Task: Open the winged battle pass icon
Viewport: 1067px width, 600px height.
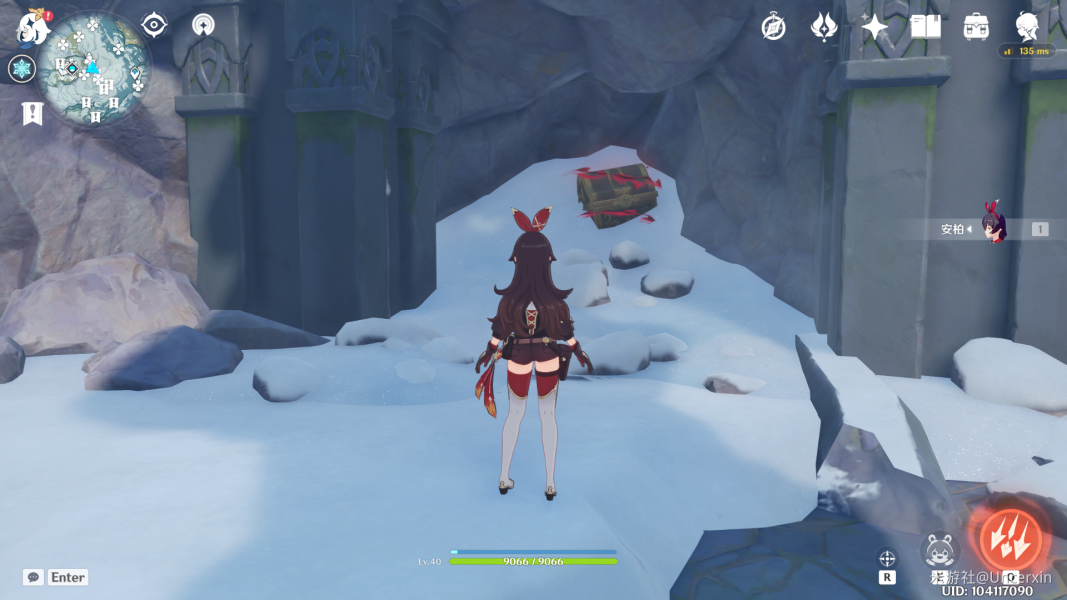Action: 824,27
